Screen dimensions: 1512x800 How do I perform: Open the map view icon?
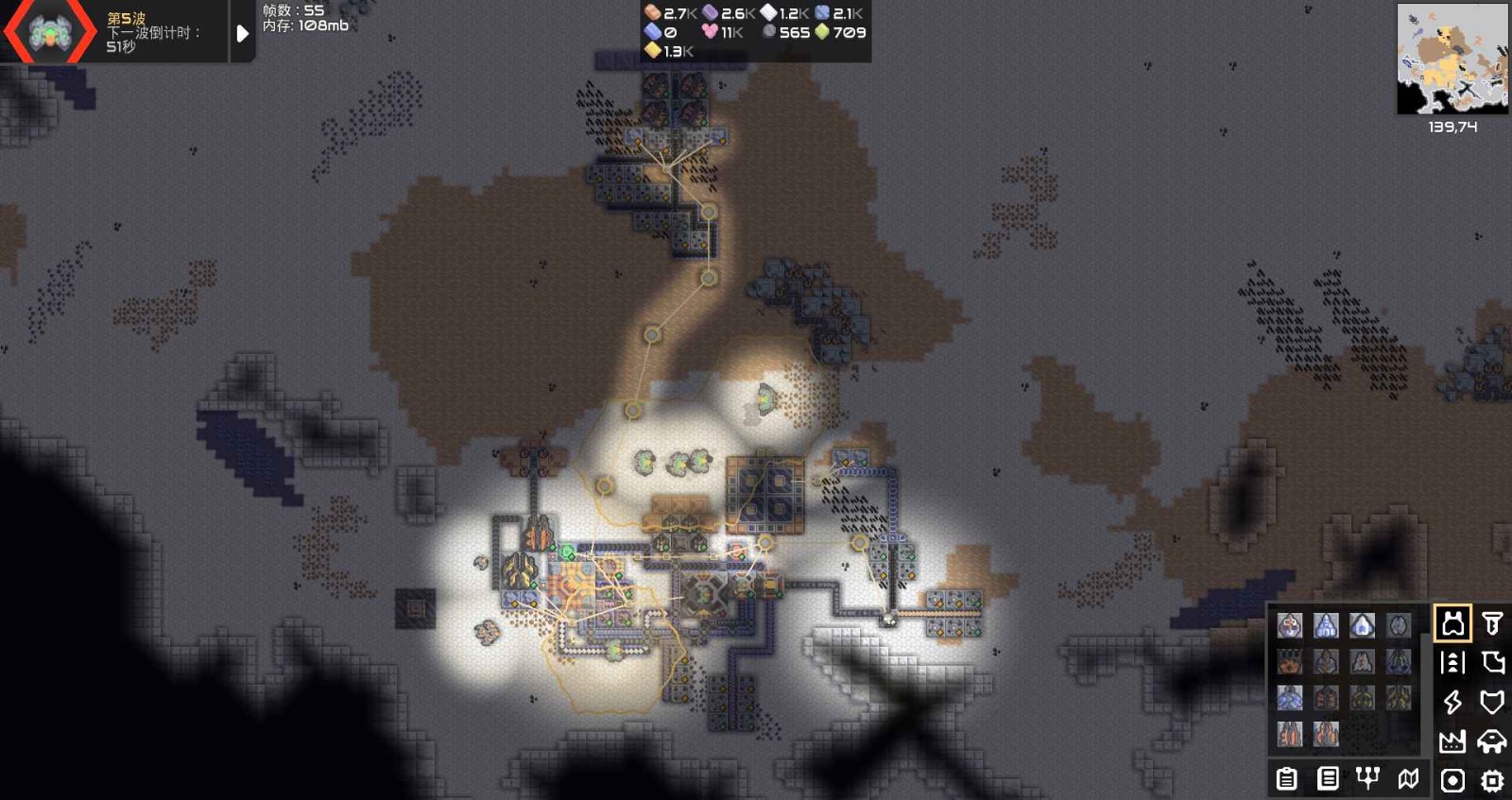pyautogui.click(x=1408, y=778)
